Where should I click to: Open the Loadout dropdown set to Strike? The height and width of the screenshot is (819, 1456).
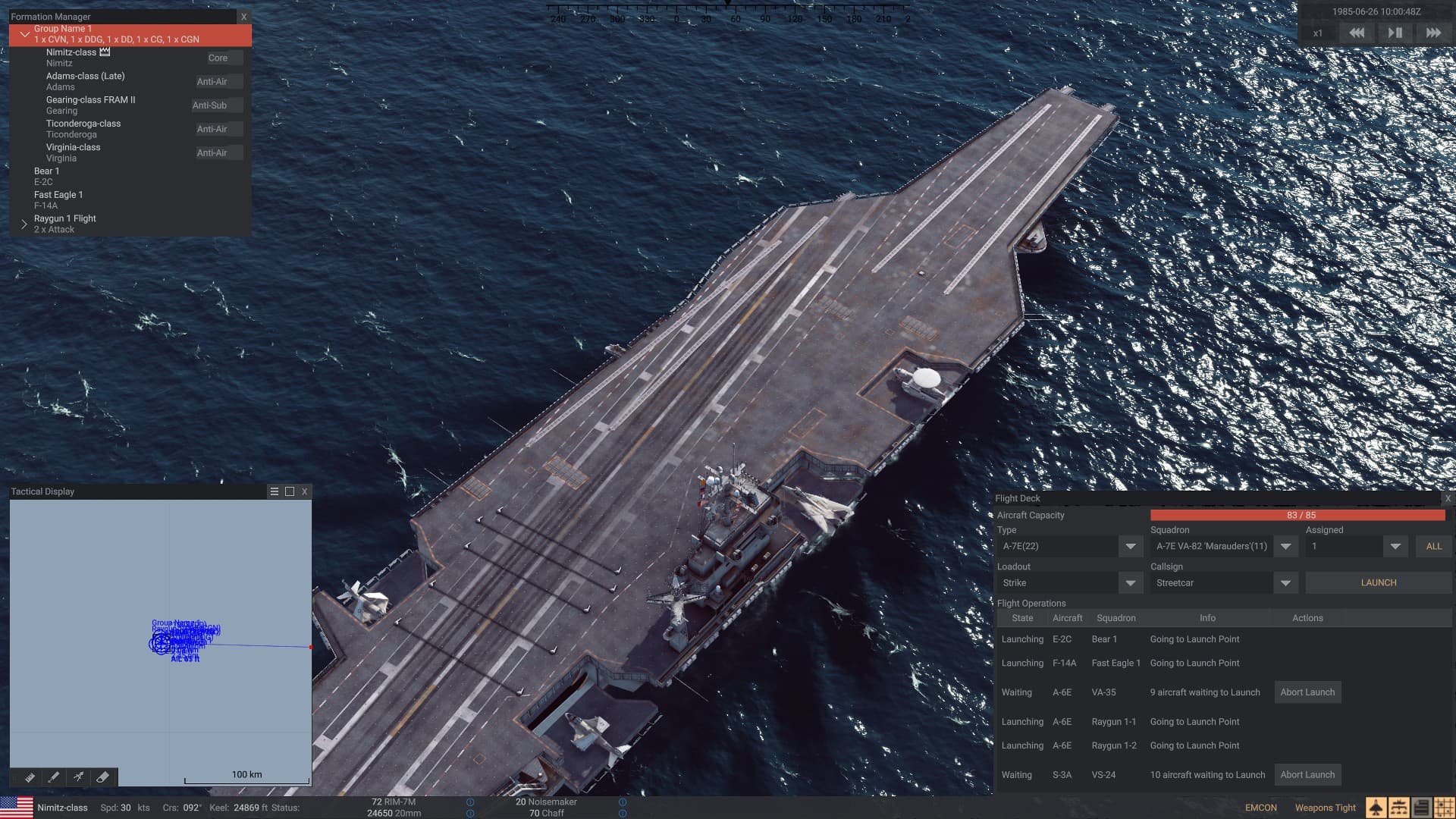point(1130,582)
